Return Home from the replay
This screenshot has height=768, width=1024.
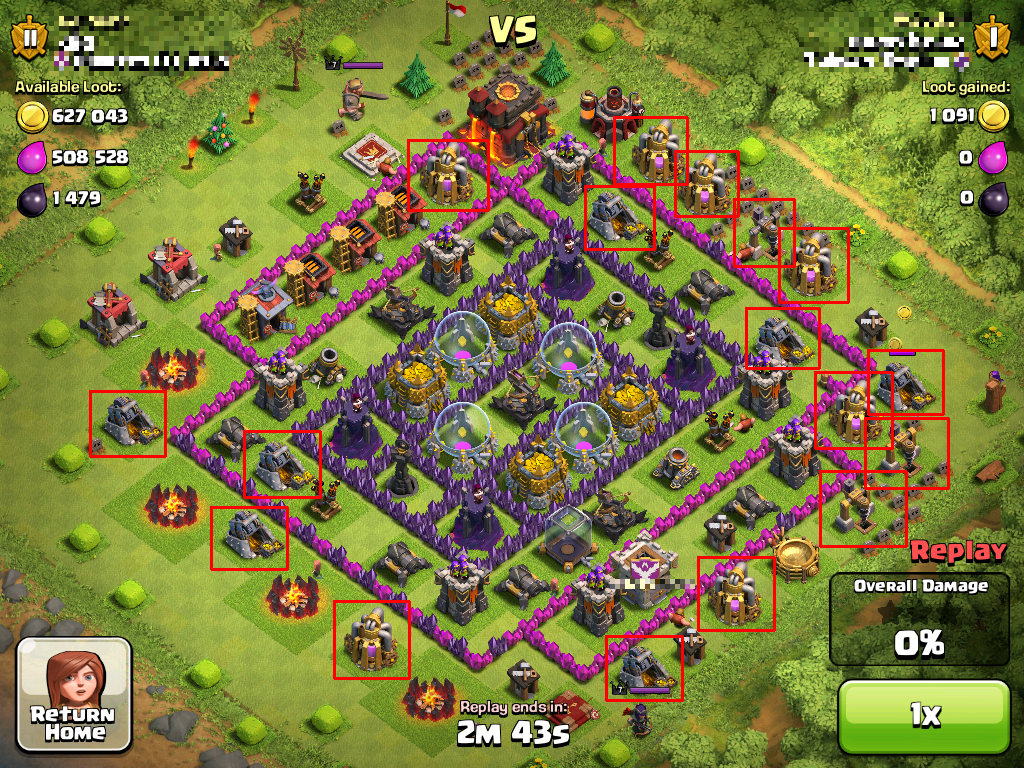coord(75,694)
